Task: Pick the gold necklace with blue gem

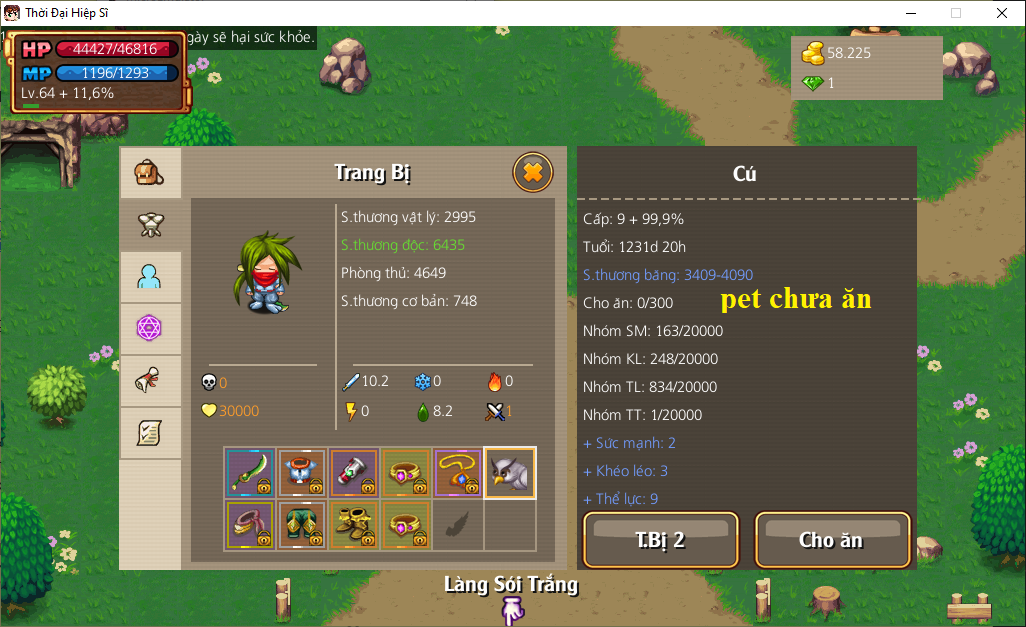Action: click(458, 473)
